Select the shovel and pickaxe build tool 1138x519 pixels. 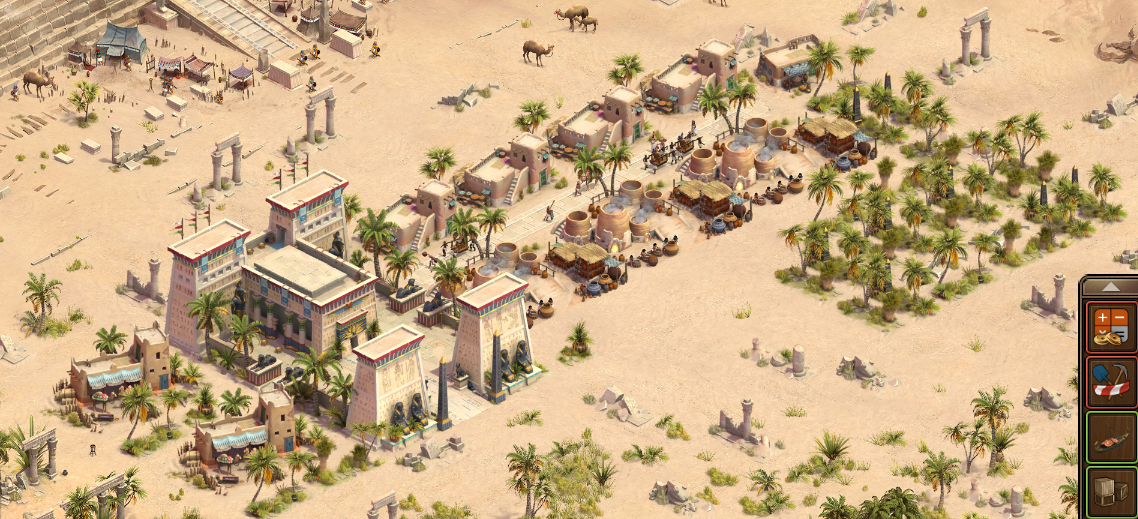point(1111,382)
